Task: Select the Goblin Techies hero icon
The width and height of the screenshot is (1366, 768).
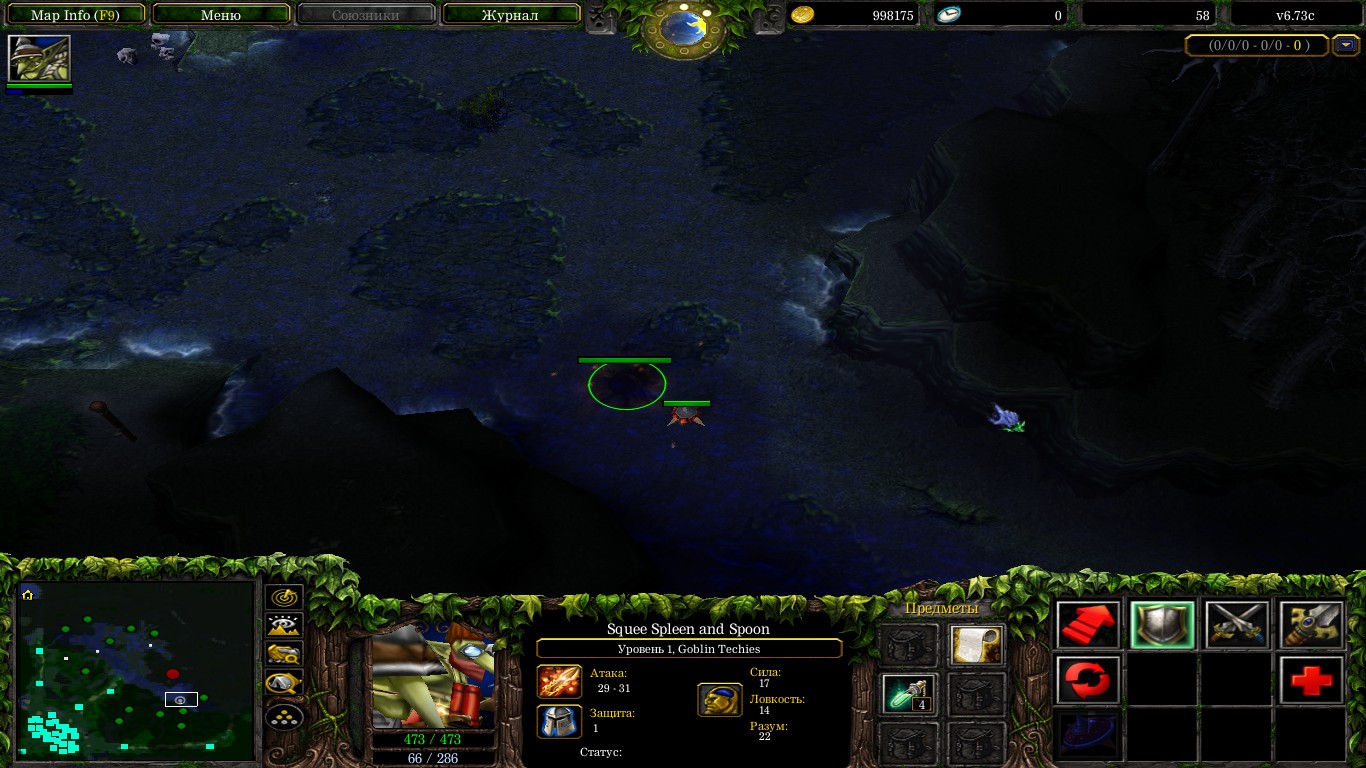Action: [40, 59]
